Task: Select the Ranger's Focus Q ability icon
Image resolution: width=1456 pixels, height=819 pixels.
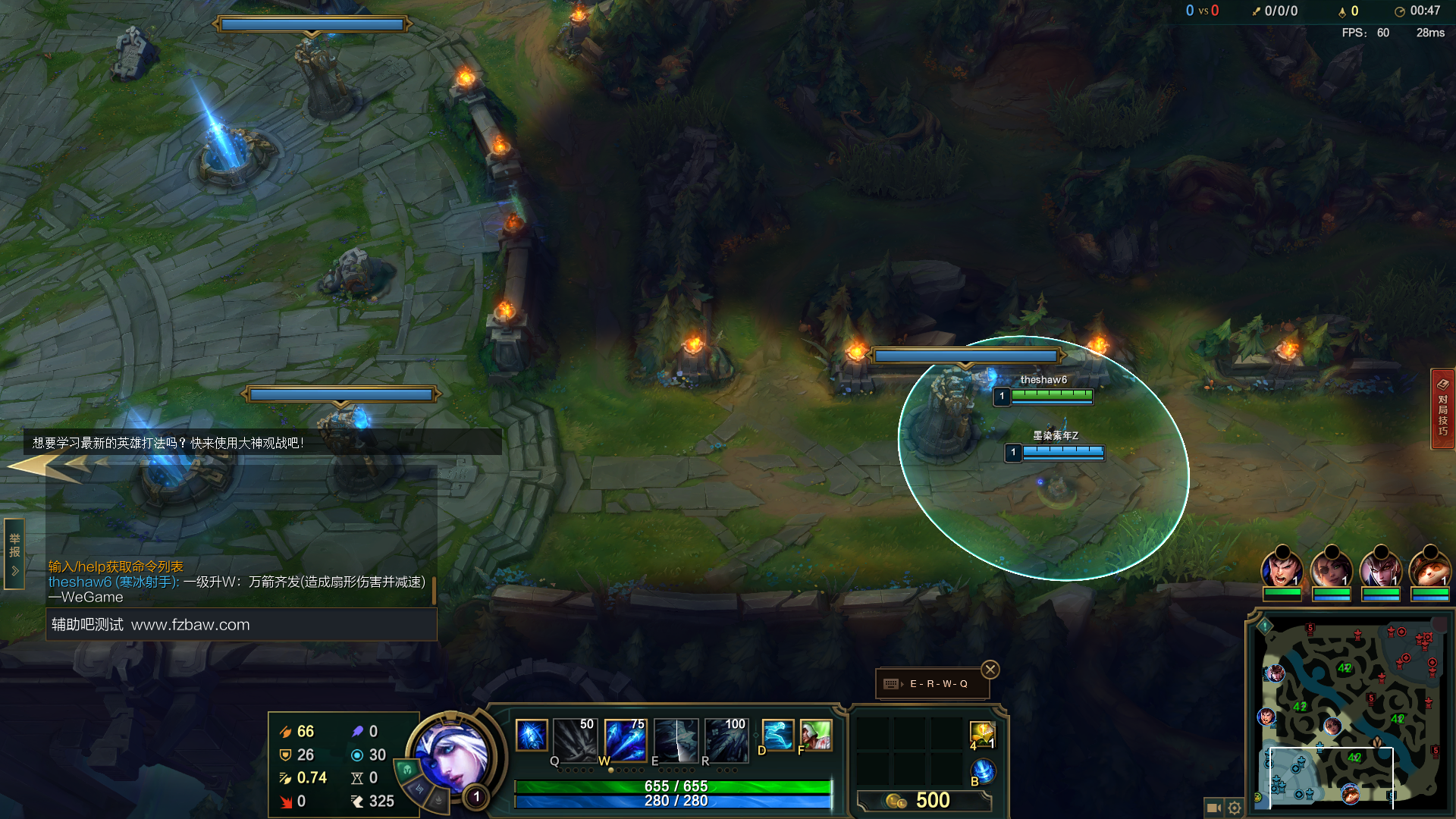Action: pos(576,739)
